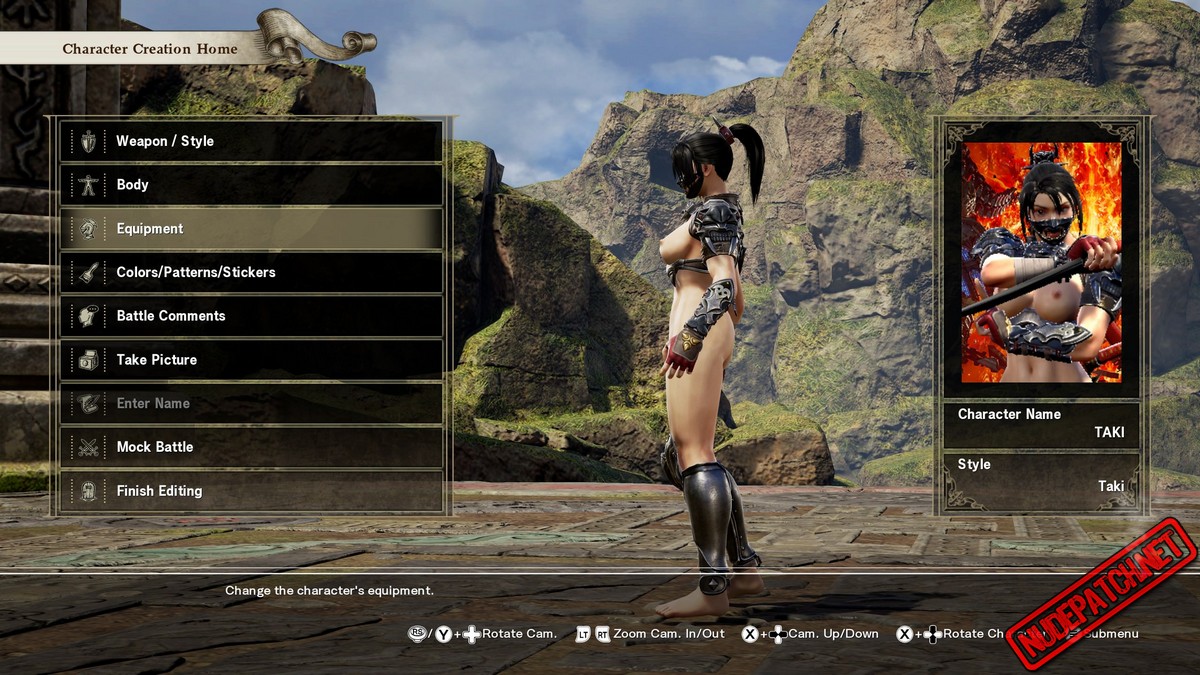
Task: Open Colors/Patterns/Stickers
Action: 251,272
